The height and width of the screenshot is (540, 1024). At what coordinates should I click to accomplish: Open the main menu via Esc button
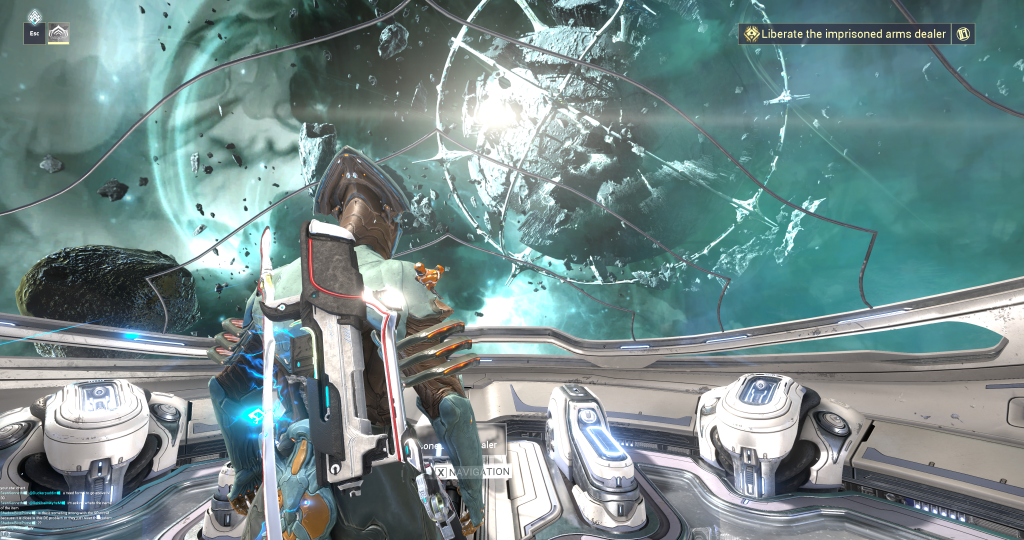click(x=35, y=34)
